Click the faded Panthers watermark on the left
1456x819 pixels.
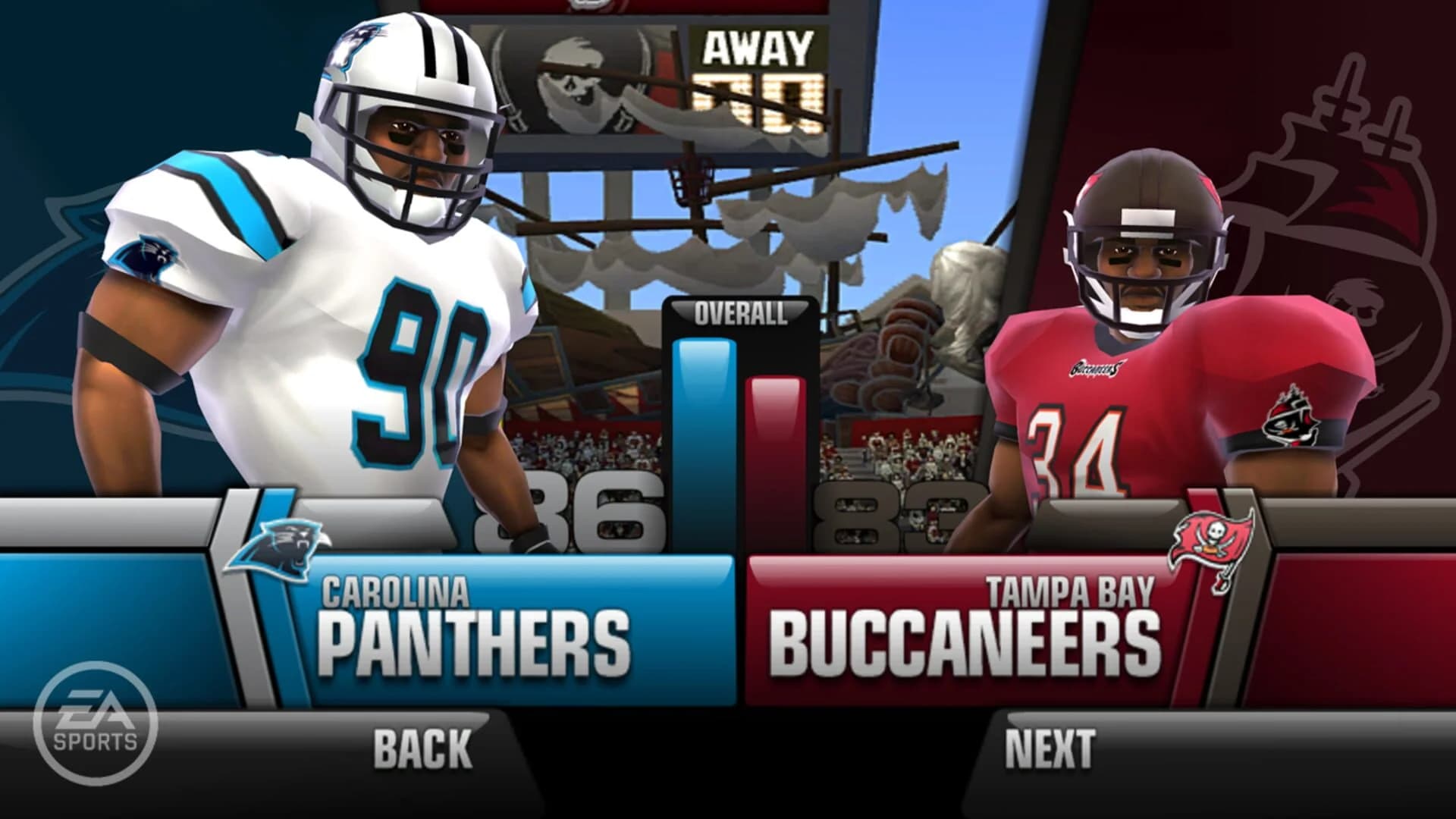click(45, 265)
